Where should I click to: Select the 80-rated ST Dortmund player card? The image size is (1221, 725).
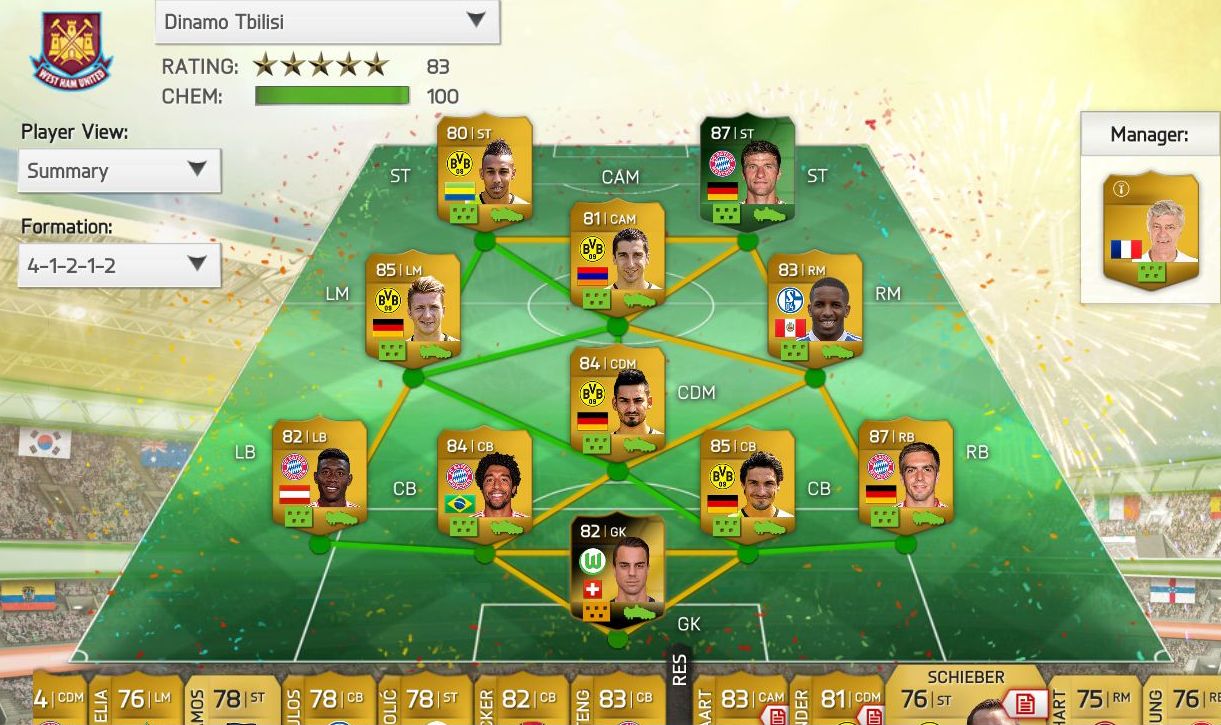(x=485, y=173)
